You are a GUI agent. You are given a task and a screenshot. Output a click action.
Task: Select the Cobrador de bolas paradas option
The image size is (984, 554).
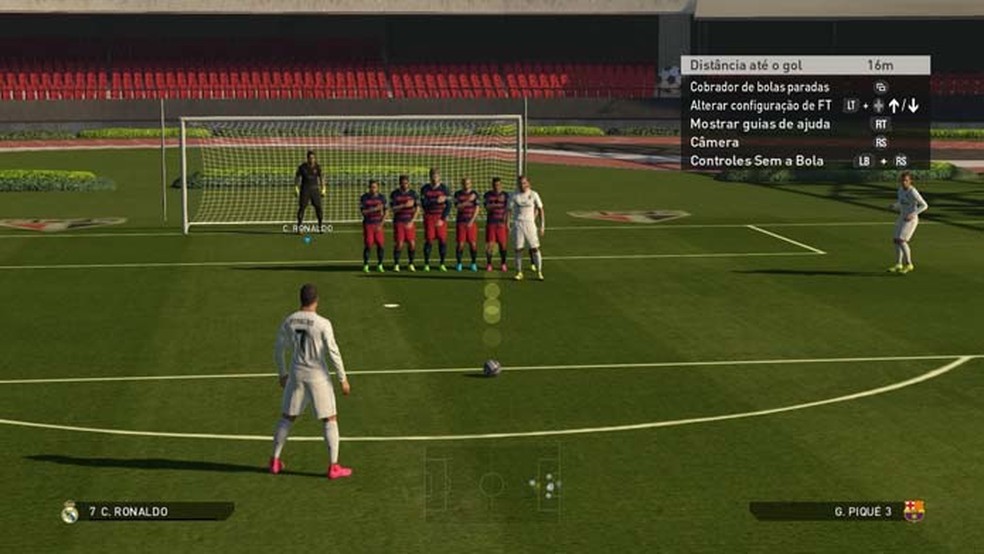[760, 87]
